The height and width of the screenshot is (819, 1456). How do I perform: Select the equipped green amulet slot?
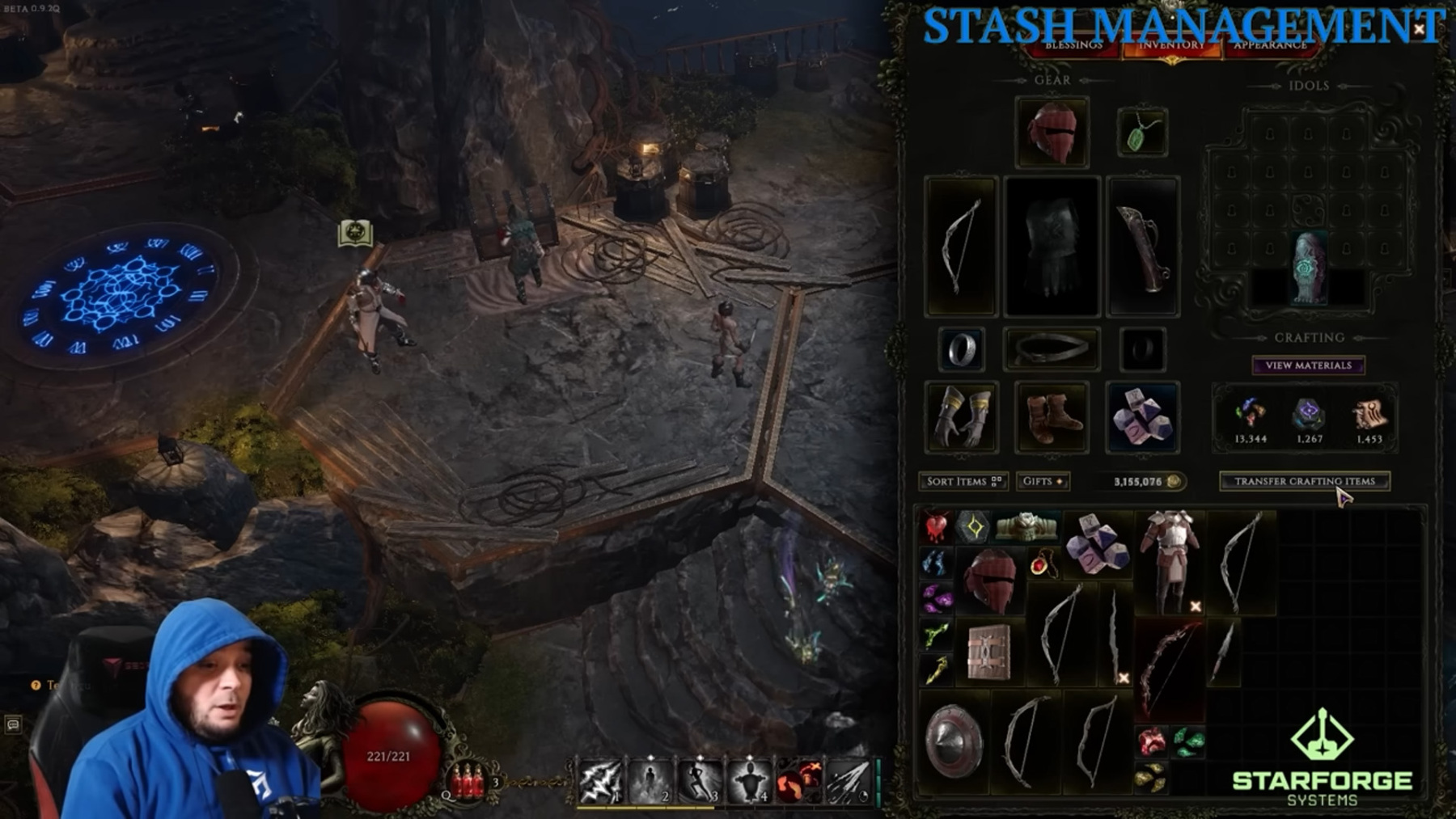coord(1141,133)
